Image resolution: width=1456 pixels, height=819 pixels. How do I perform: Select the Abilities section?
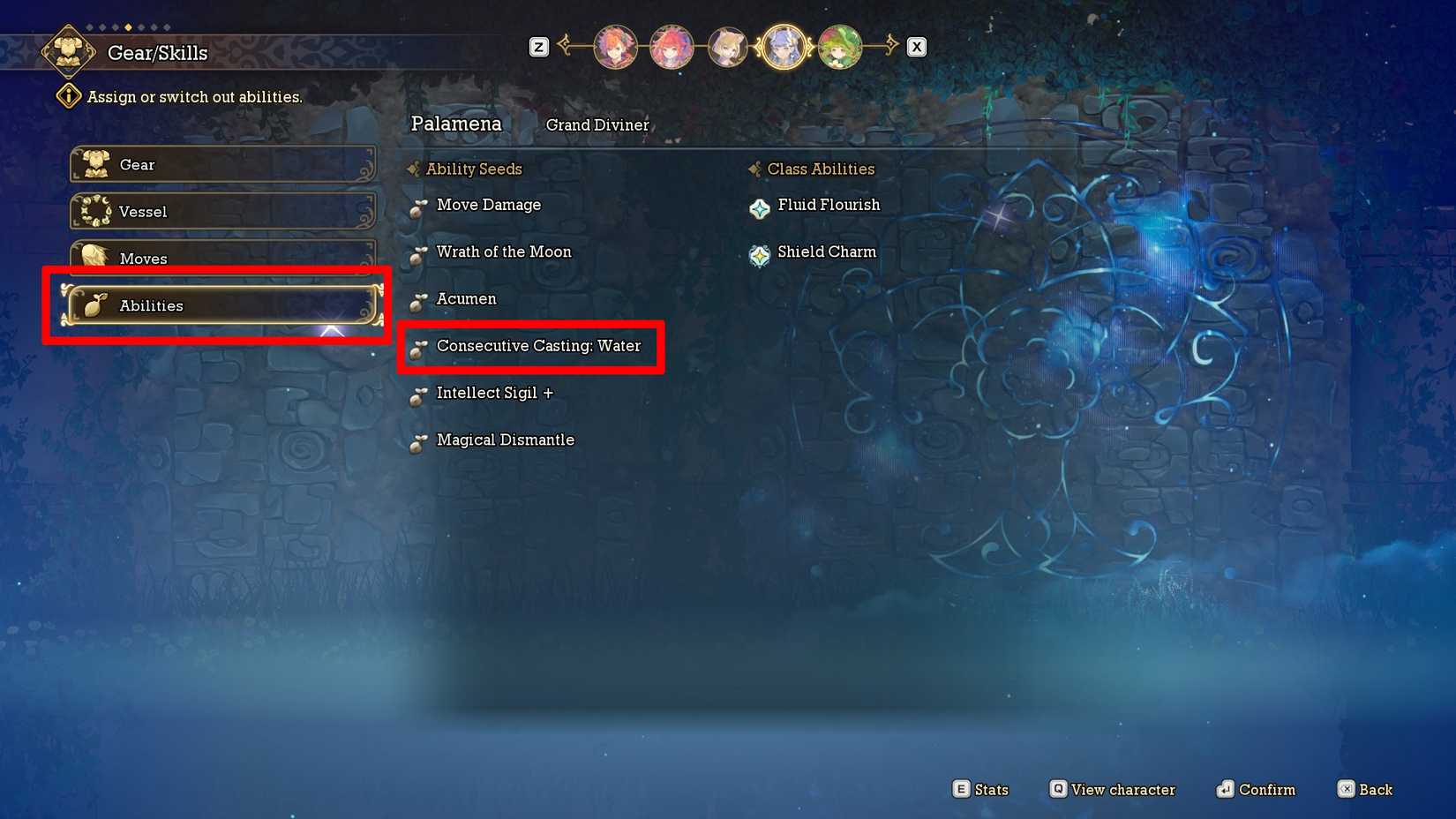[x=221, y=305]
